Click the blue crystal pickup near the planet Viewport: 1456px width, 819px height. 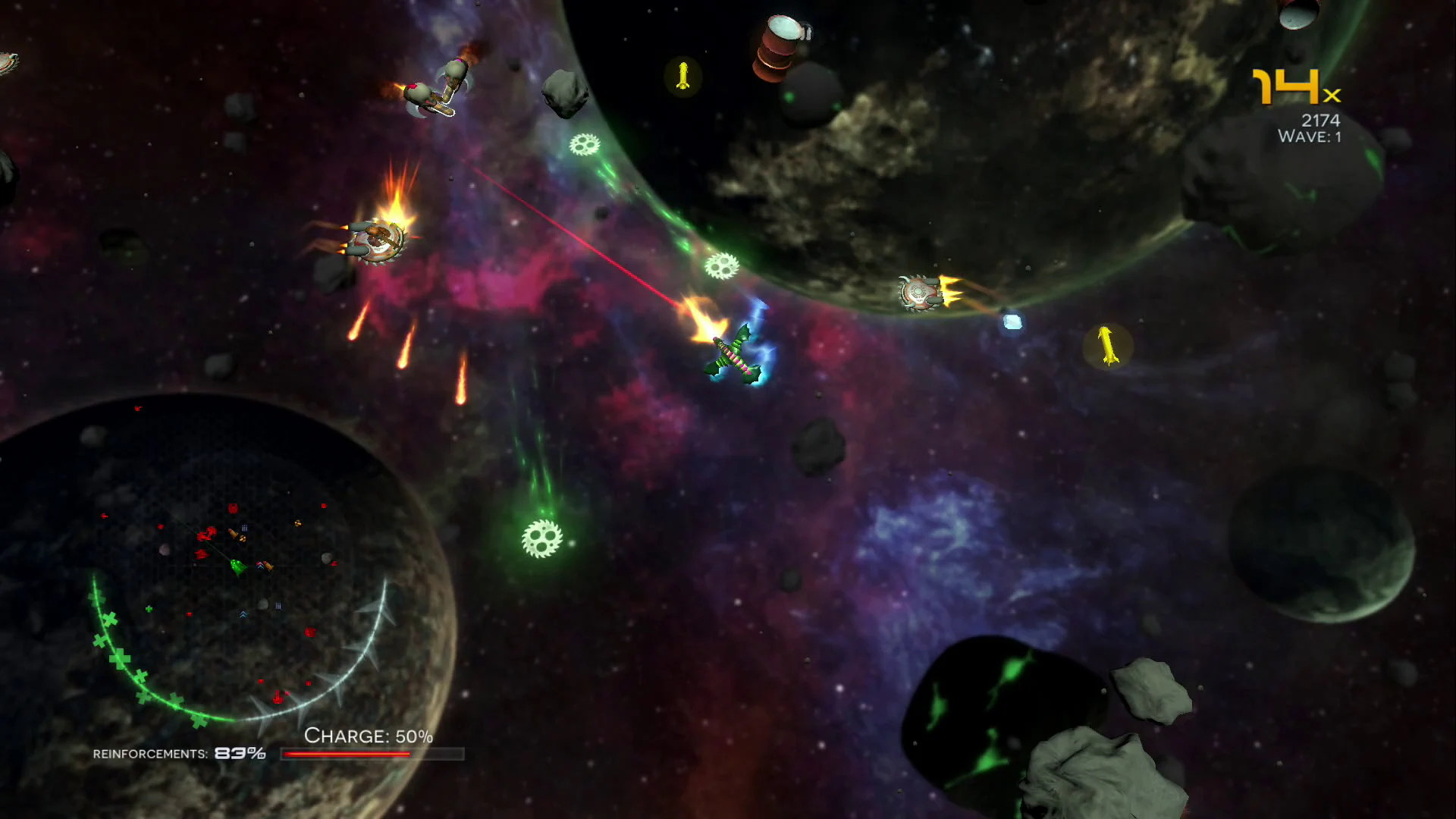click(1012, 323)
